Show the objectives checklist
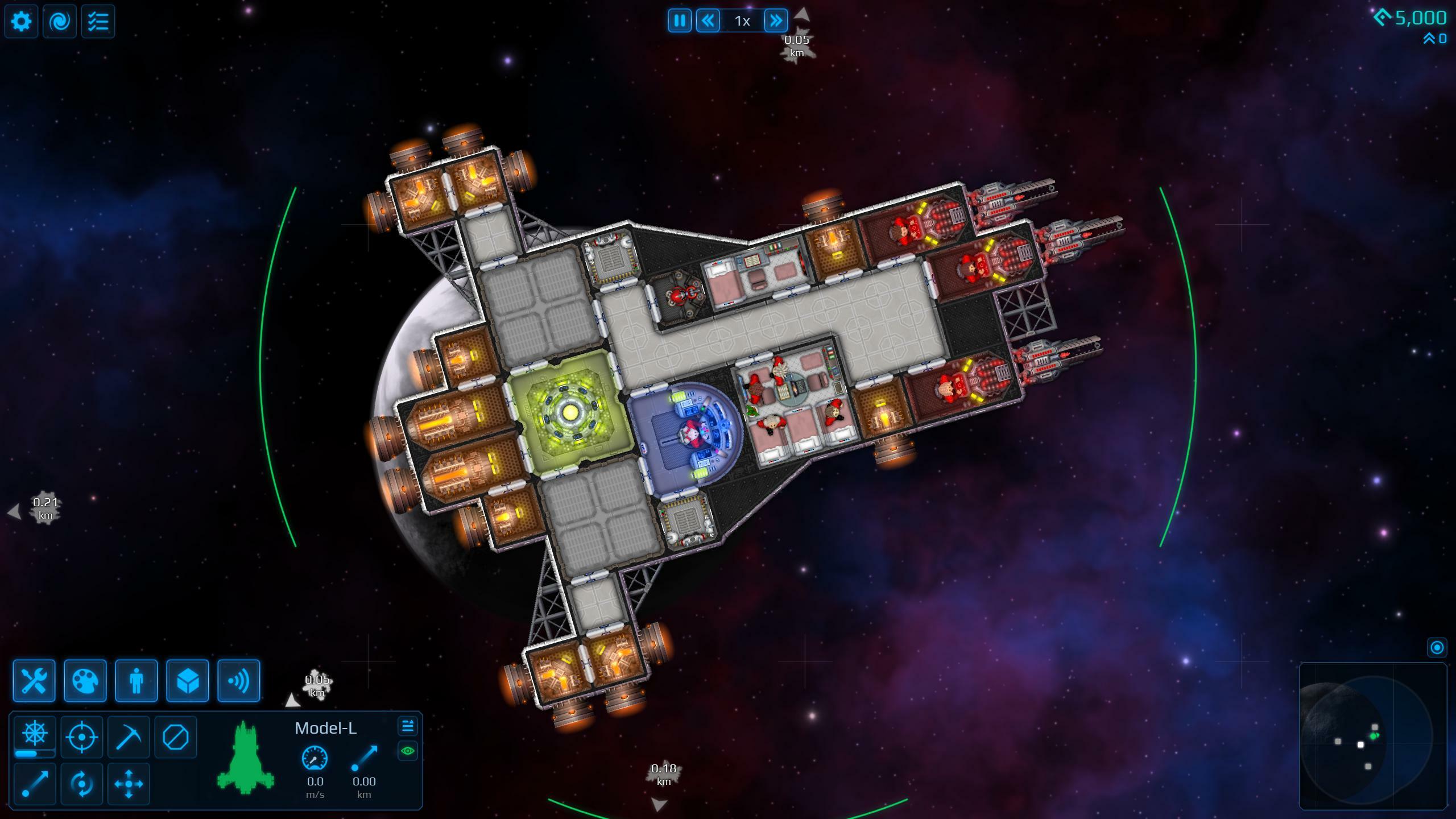1456x819 pixels. click(98, 22)
